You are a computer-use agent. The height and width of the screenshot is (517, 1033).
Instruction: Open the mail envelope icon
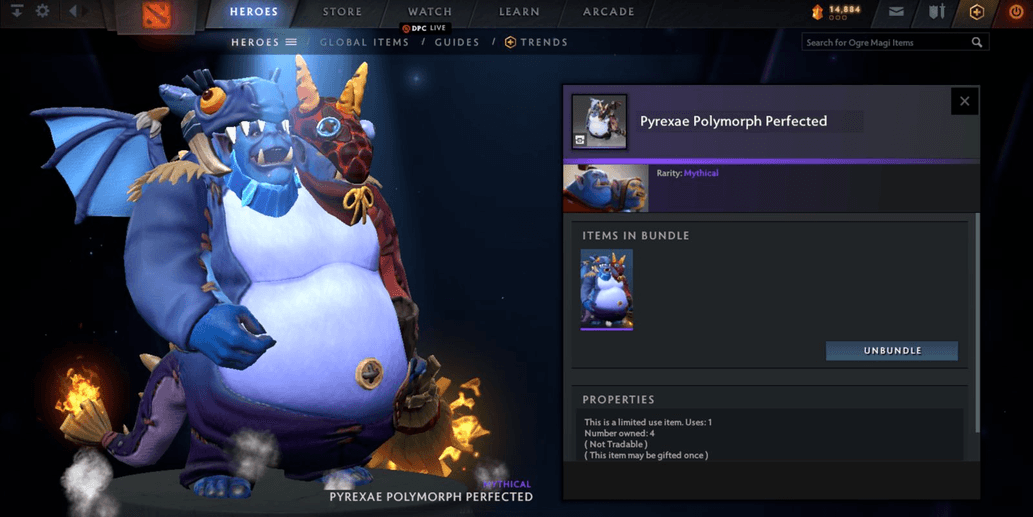(896, 13)
